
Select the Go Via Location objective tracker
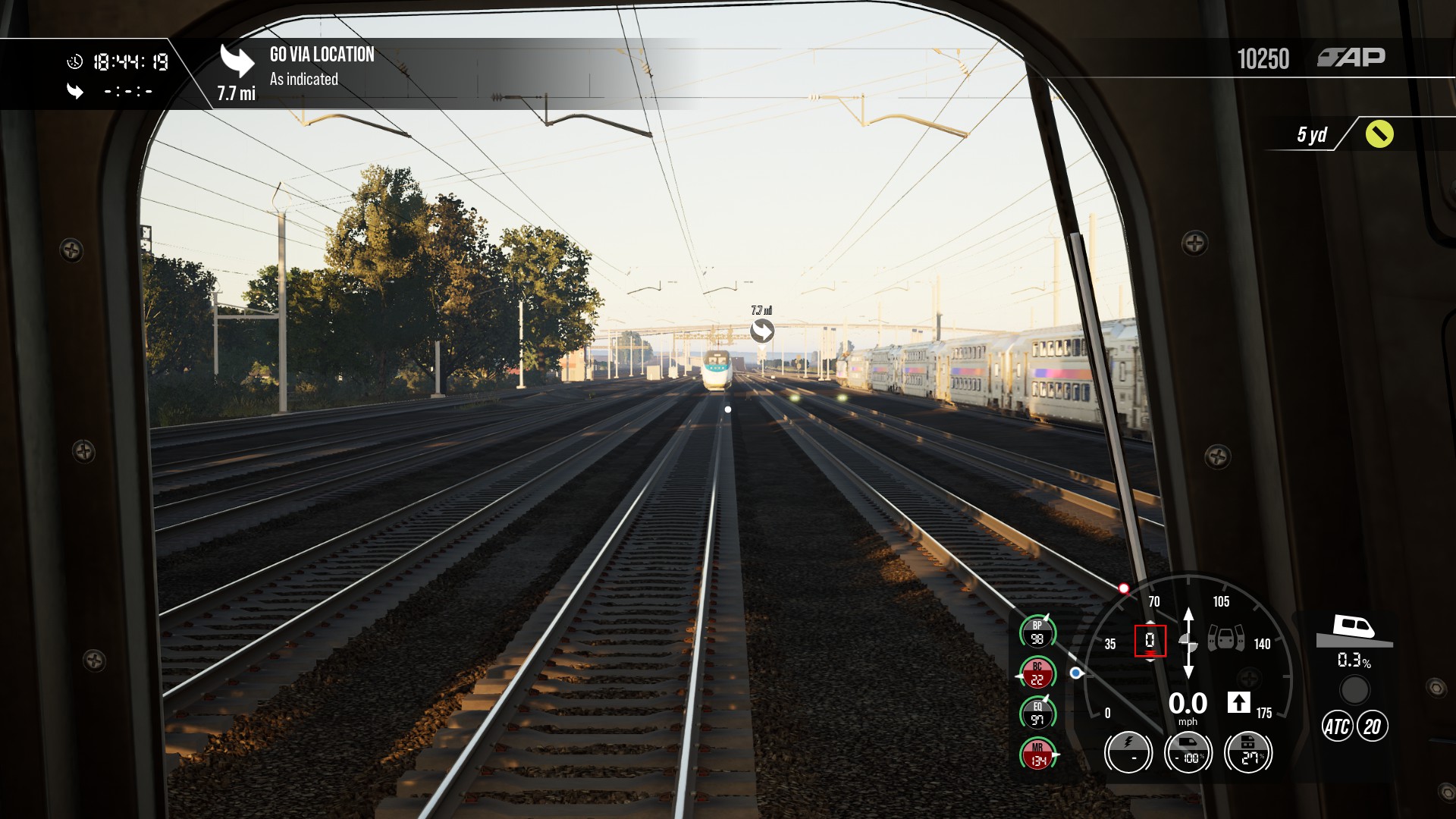tap(322, 66)
